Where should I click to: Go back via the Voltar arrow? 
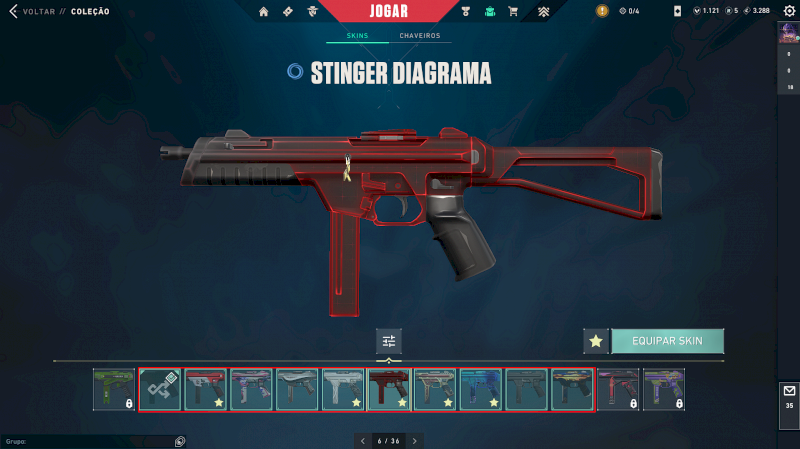click(13, 11)
